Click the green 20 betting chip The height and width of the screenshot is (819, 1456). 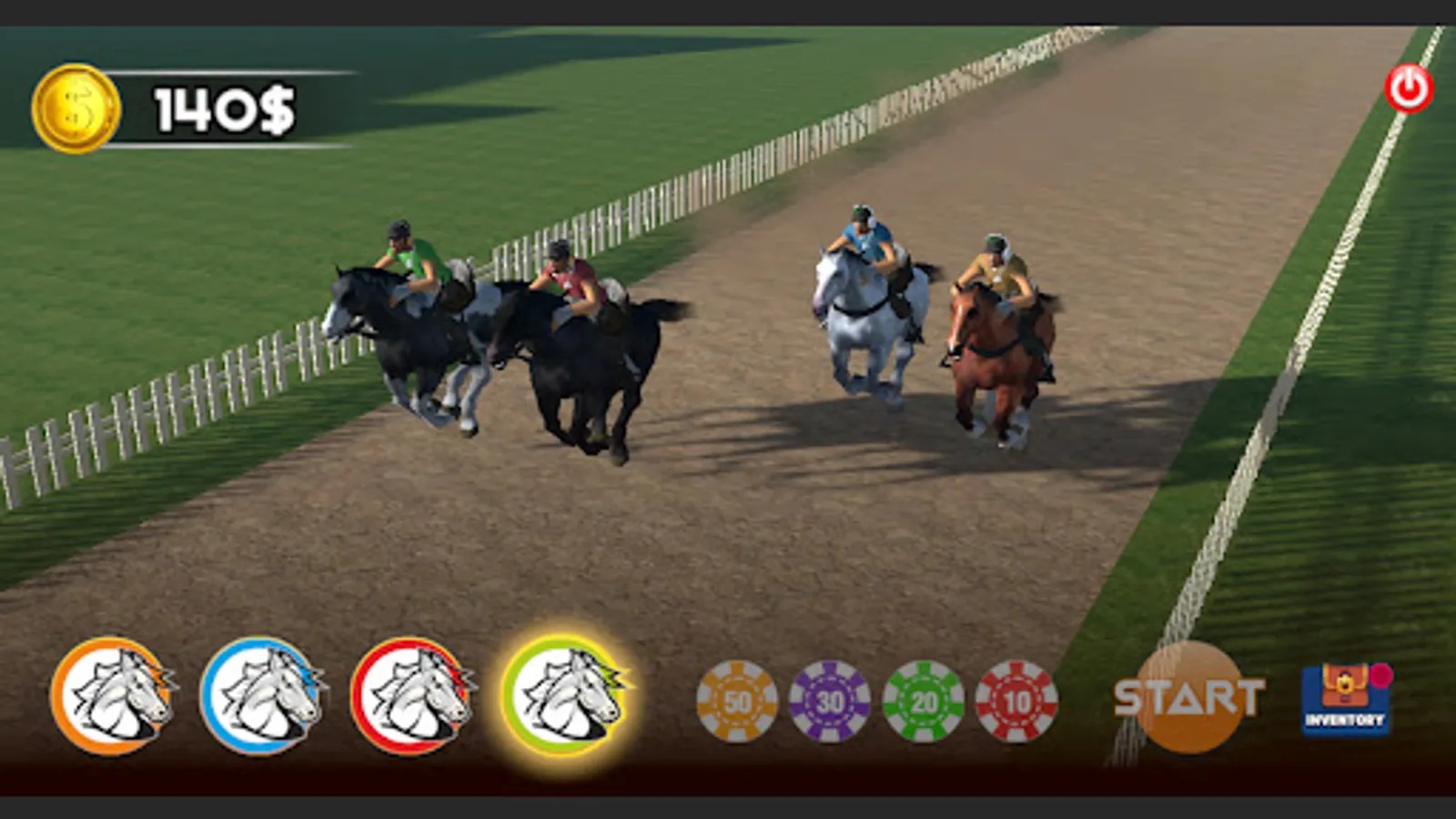[925, 701]
